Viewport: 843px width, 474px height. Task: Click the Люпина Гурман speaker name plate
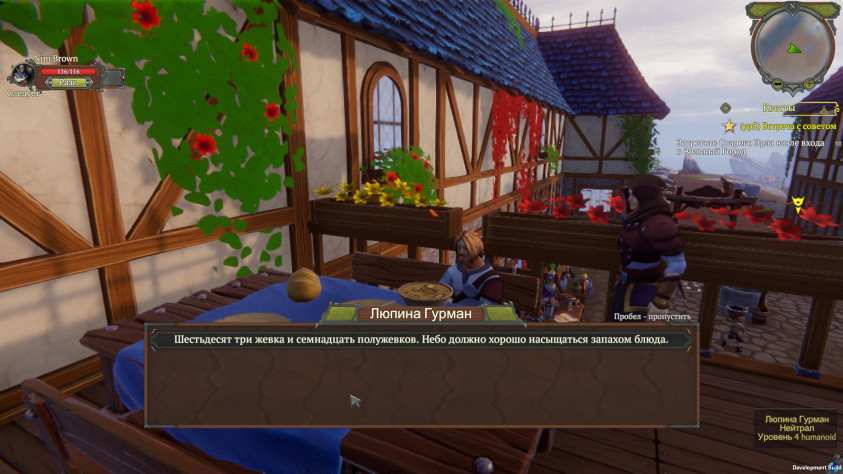(421, 314)
